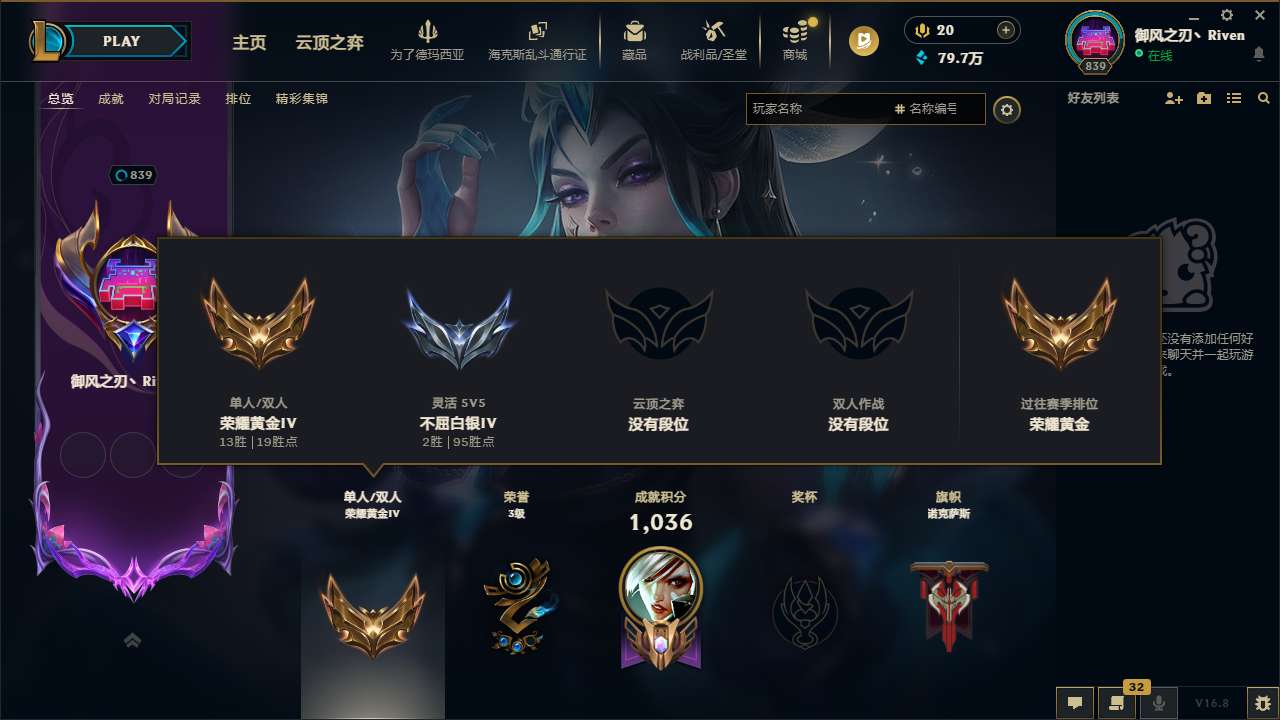Viewport: 1280px width, 720px height.
Task: Collapse the profile banner using the chevron
Action: (132, 640)
